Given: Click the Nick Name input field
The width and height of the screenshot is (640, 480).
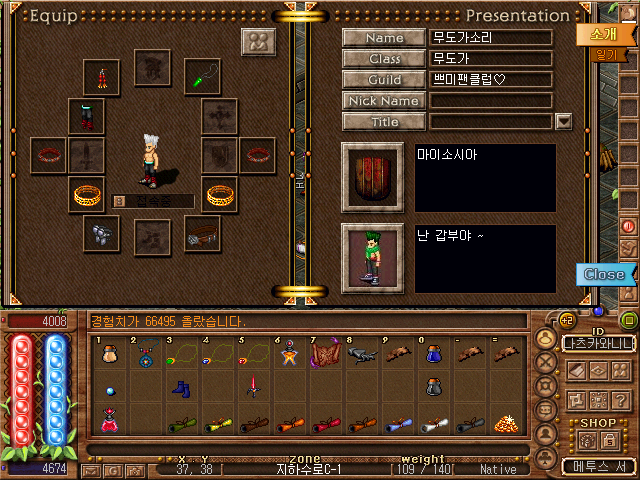Looking at the screenshot, I should coord(491,101).
